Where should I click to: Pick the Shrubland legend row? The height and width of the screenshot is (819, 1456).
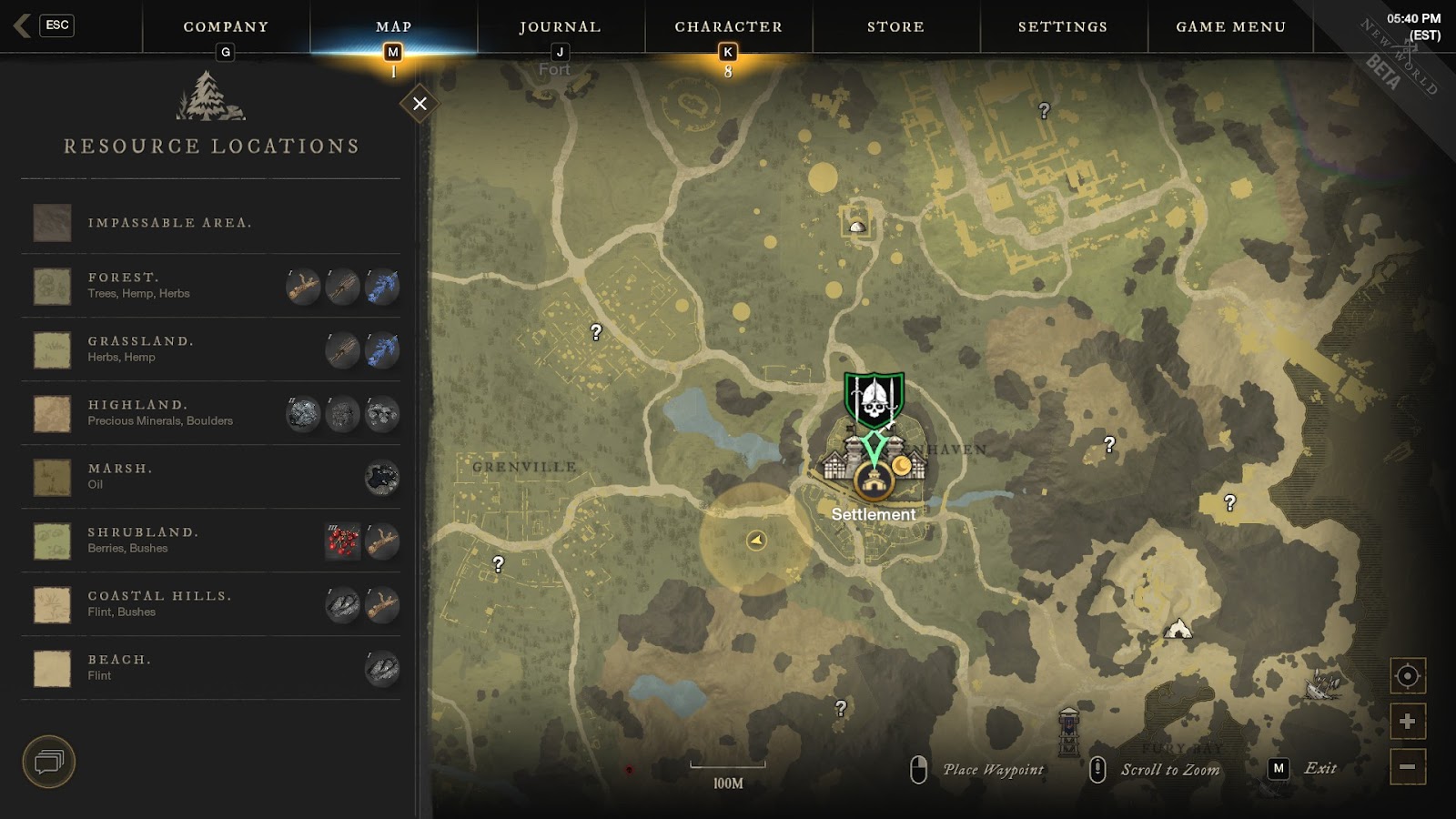210,541
